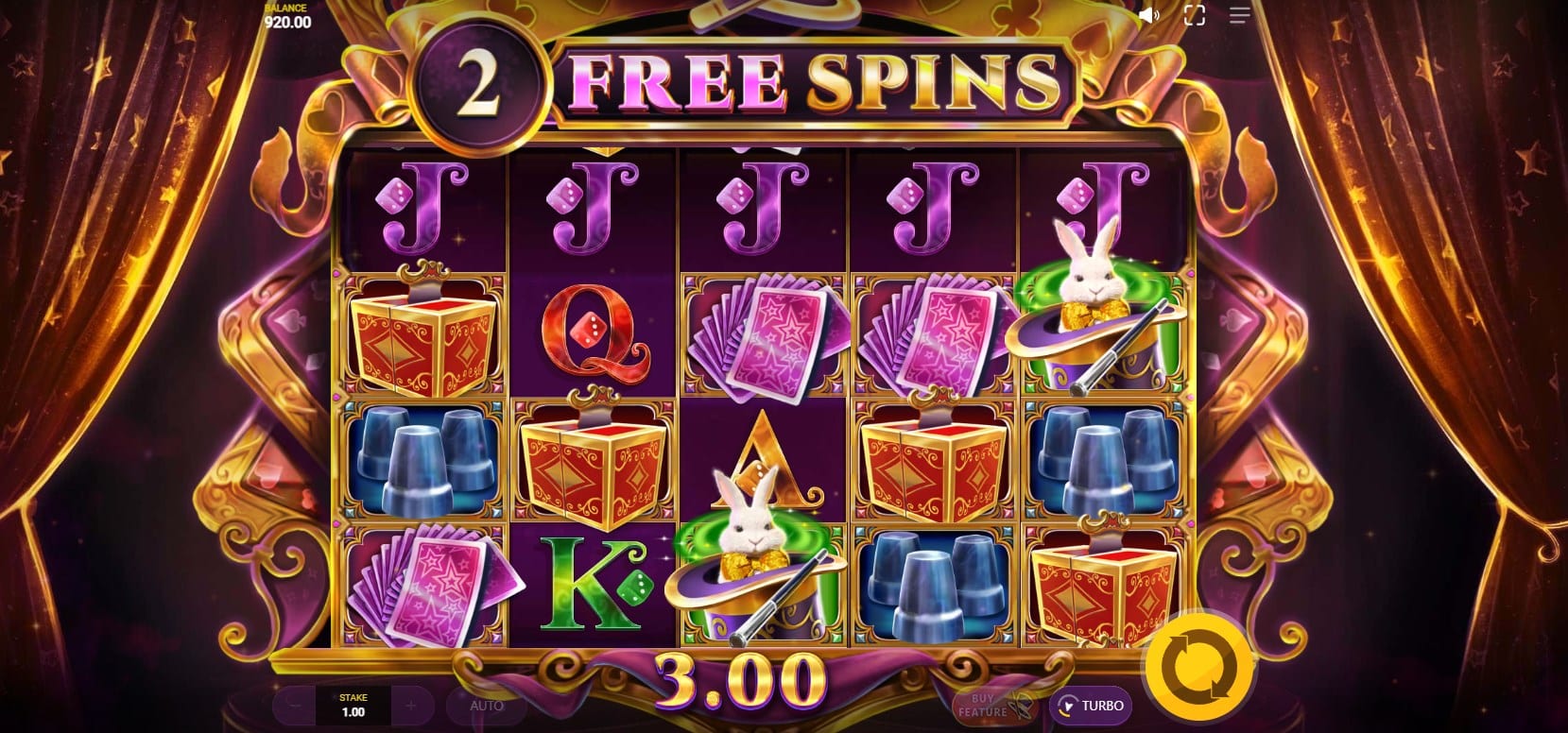1568x733 pixels.
Task: Increase the stake with plus button
Action: (410, 706)
